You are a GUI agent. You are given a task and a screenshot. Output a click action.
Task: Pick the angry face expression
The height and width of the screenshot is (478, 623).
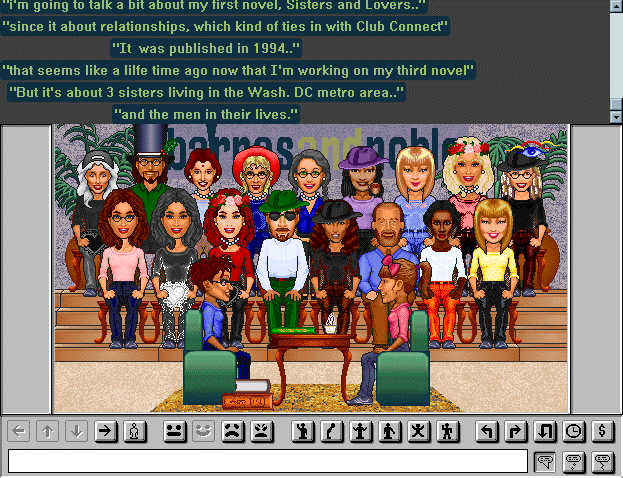coord(261,432)
